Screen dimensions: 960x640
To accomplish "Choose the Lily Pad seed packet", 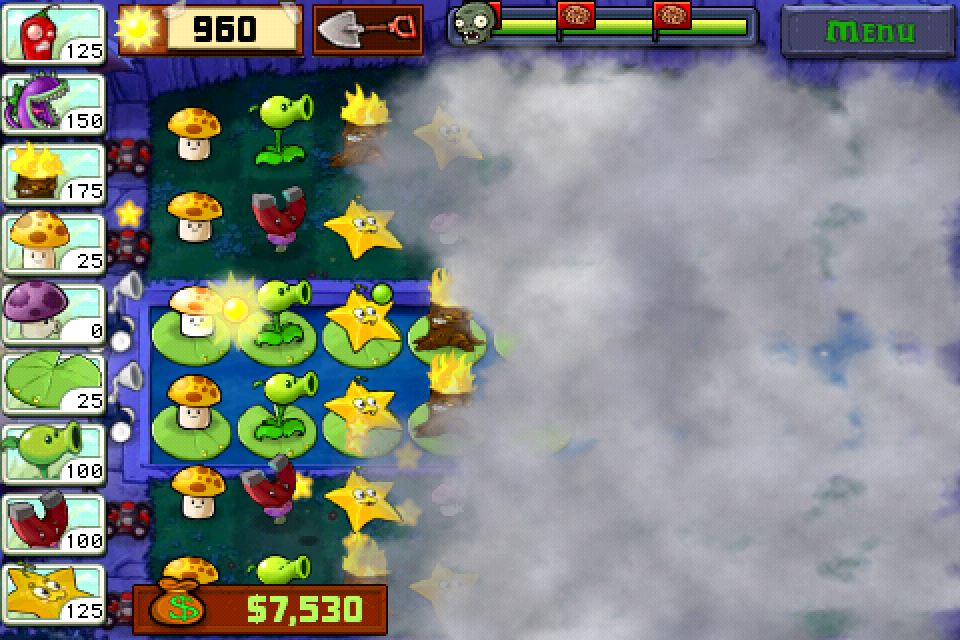I will (55, 382).
